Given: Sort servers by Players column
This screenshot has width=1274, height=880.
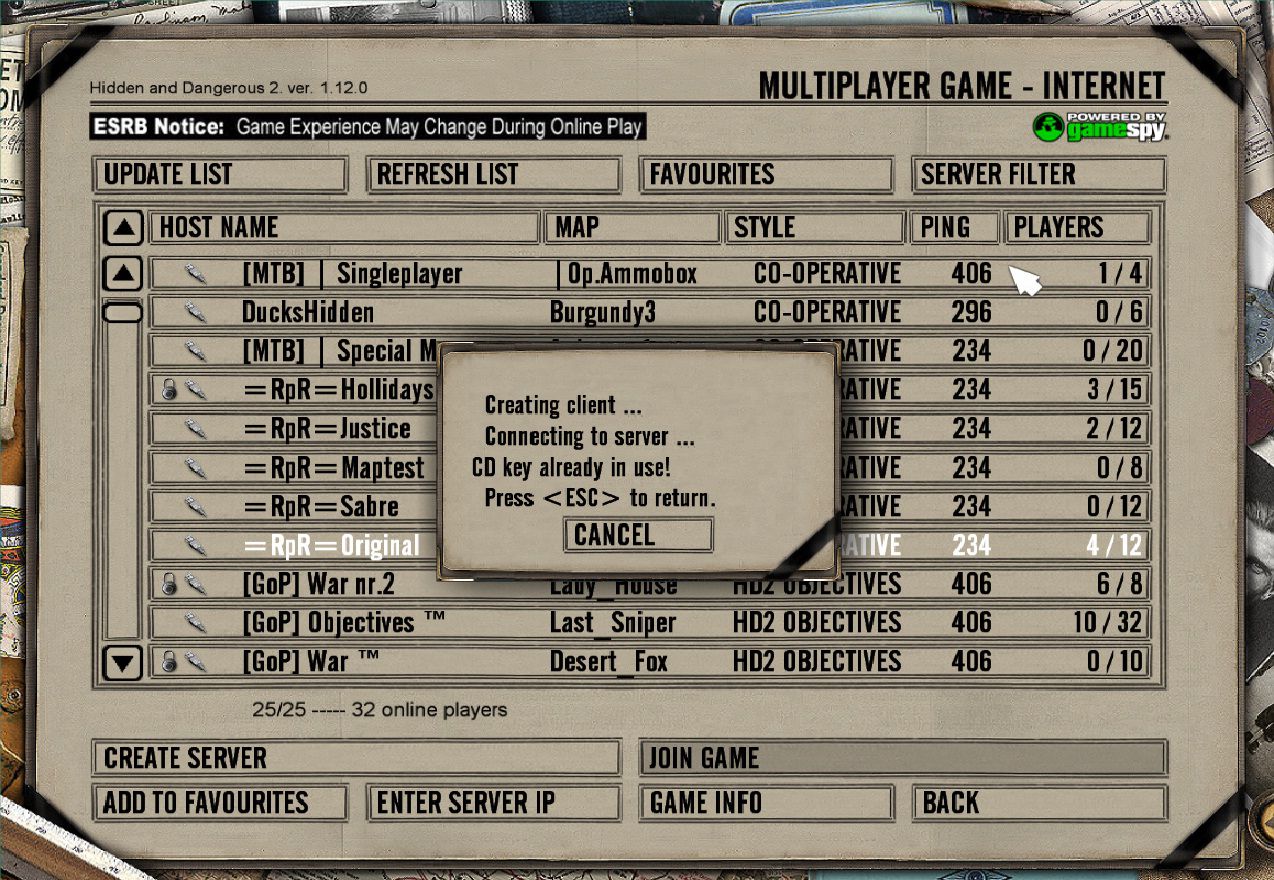Looking at the screenshot, I should [1076, 228].
